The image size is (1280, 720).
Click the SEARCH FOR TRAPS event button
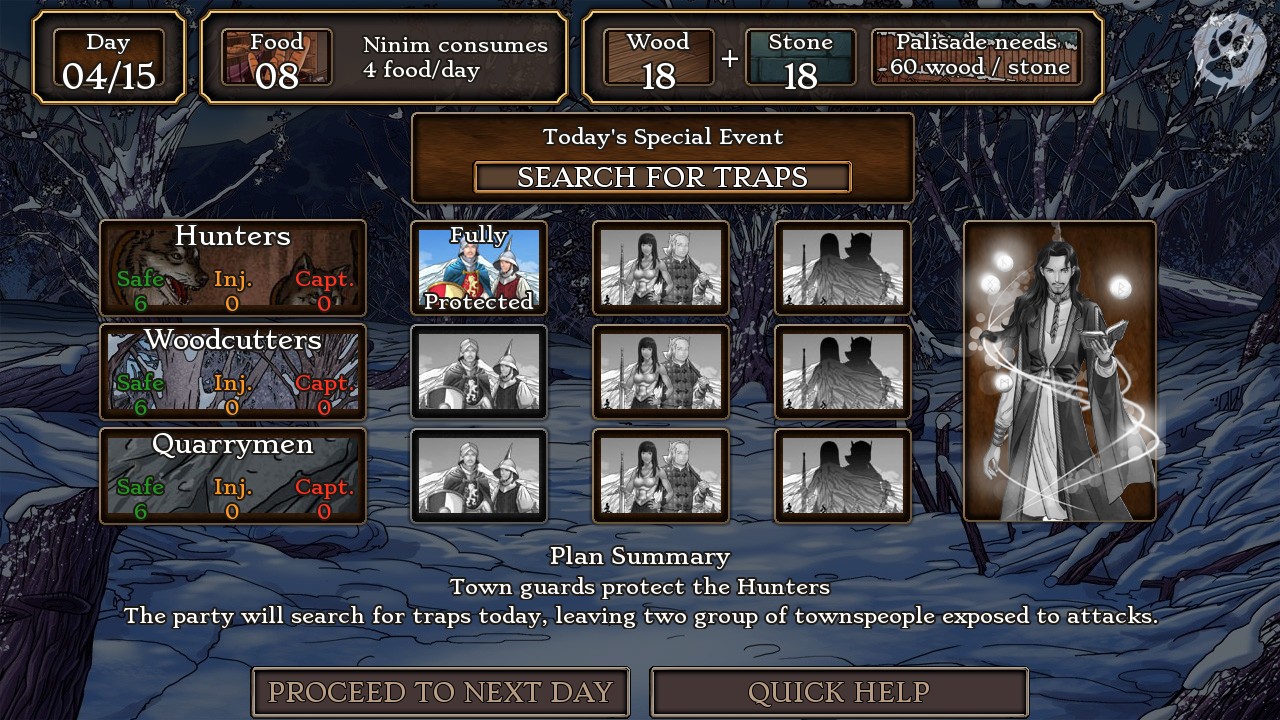coord(661,177)
